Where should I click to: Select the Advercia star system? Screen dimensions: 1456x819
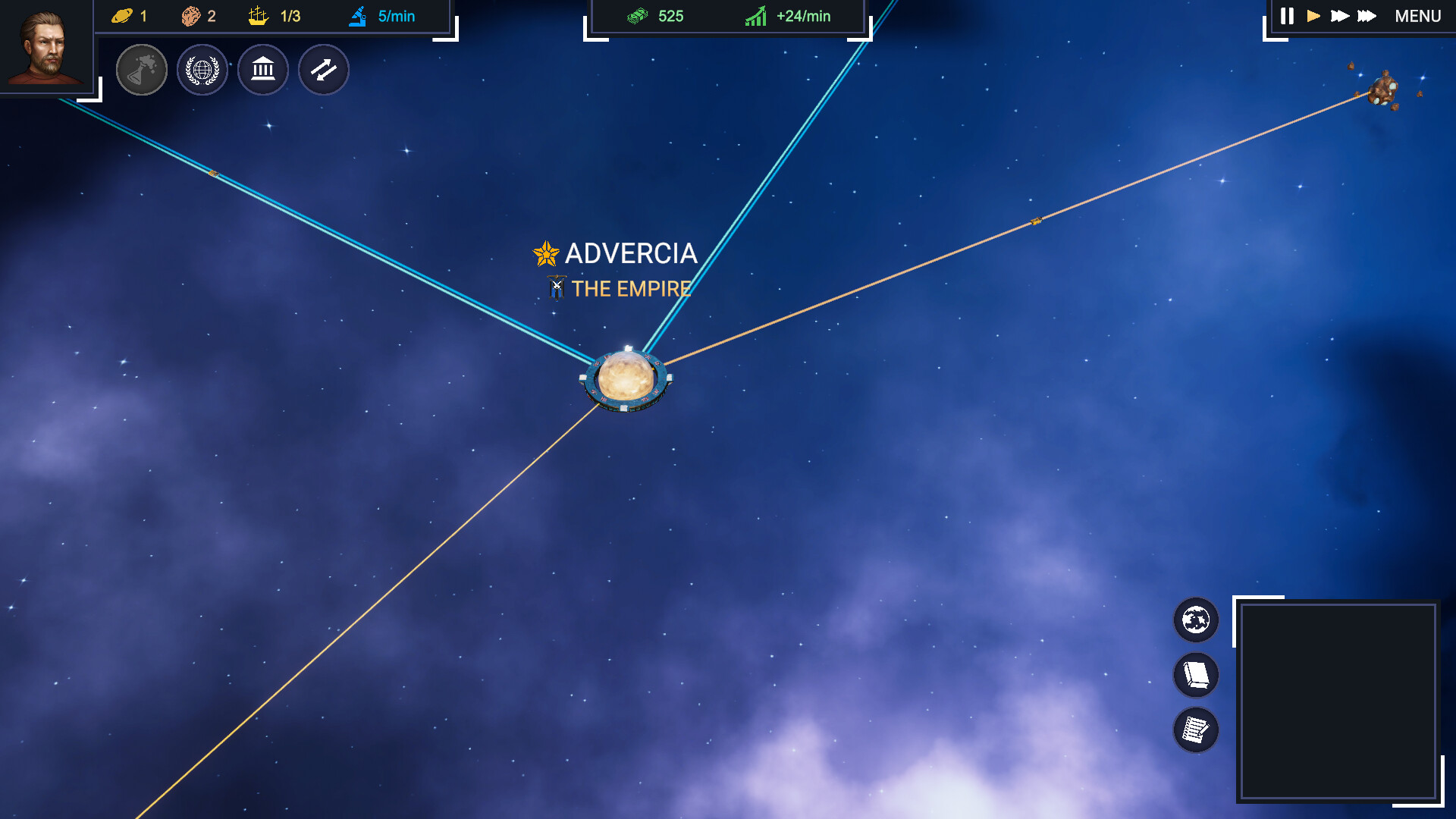[x=629, y=377]
